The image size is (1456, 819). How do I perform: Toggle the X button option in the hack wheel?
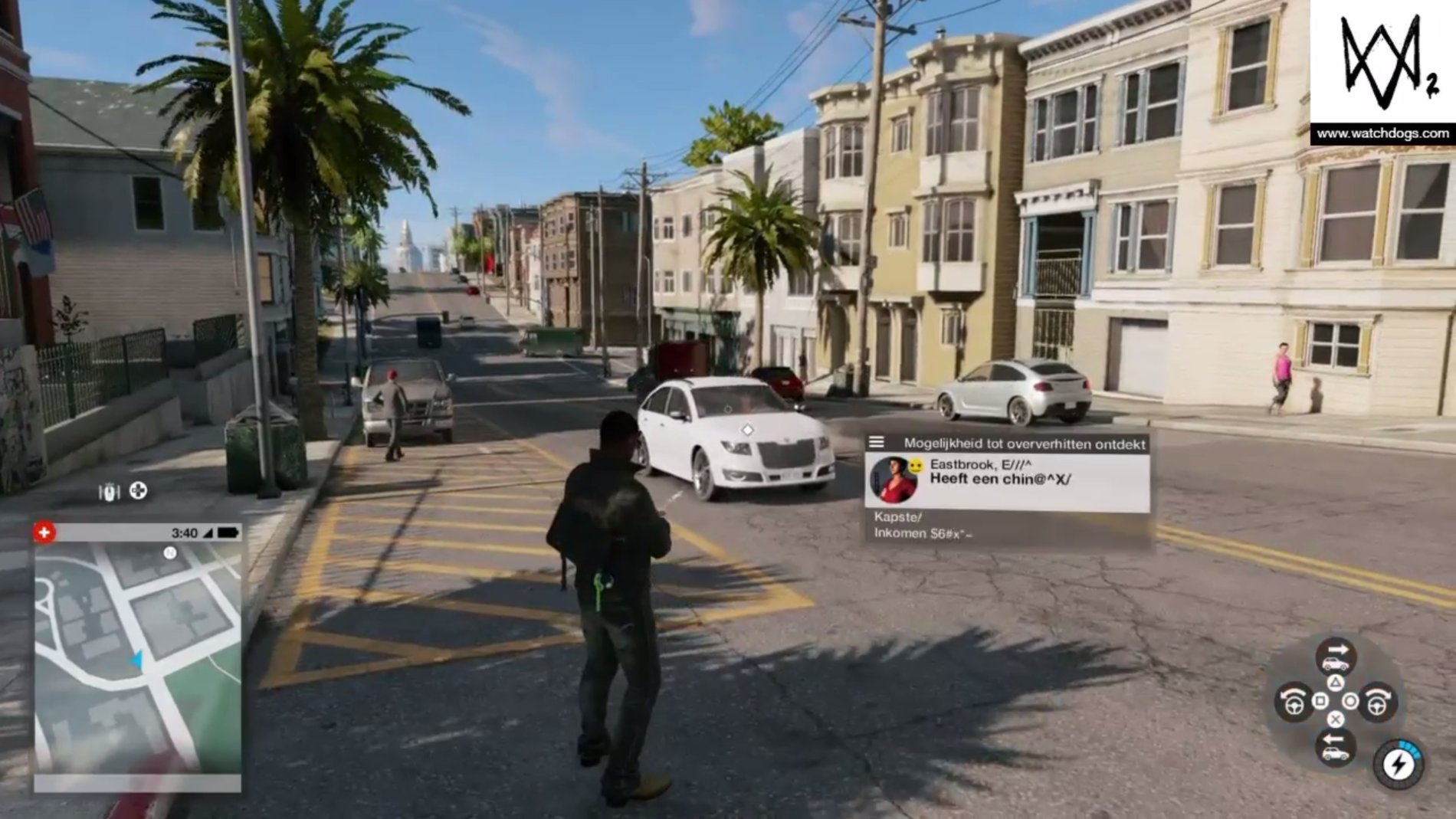(1335, 718)
